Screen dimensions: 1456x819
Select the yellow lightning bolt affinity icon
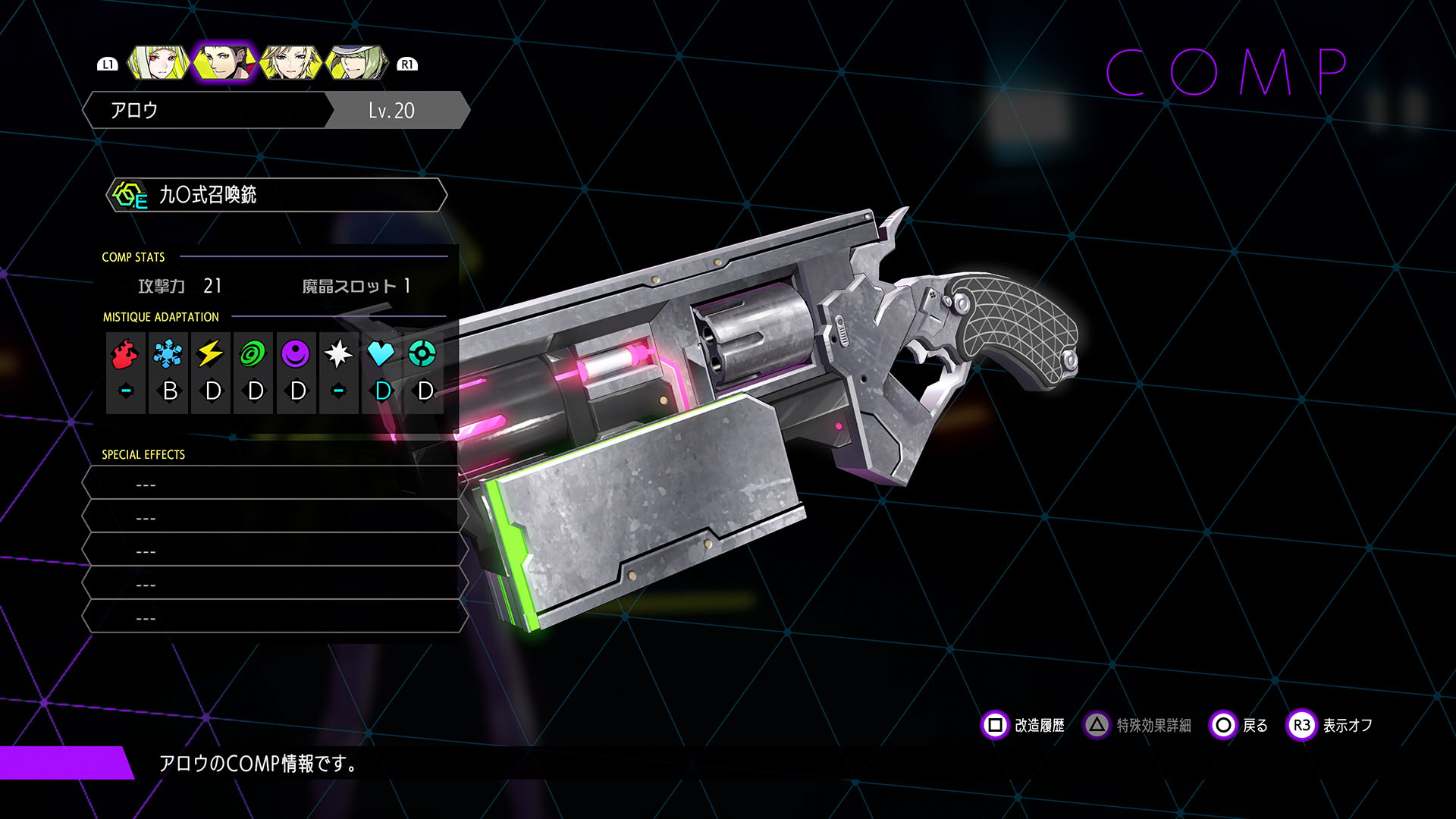tap(210, 353)
